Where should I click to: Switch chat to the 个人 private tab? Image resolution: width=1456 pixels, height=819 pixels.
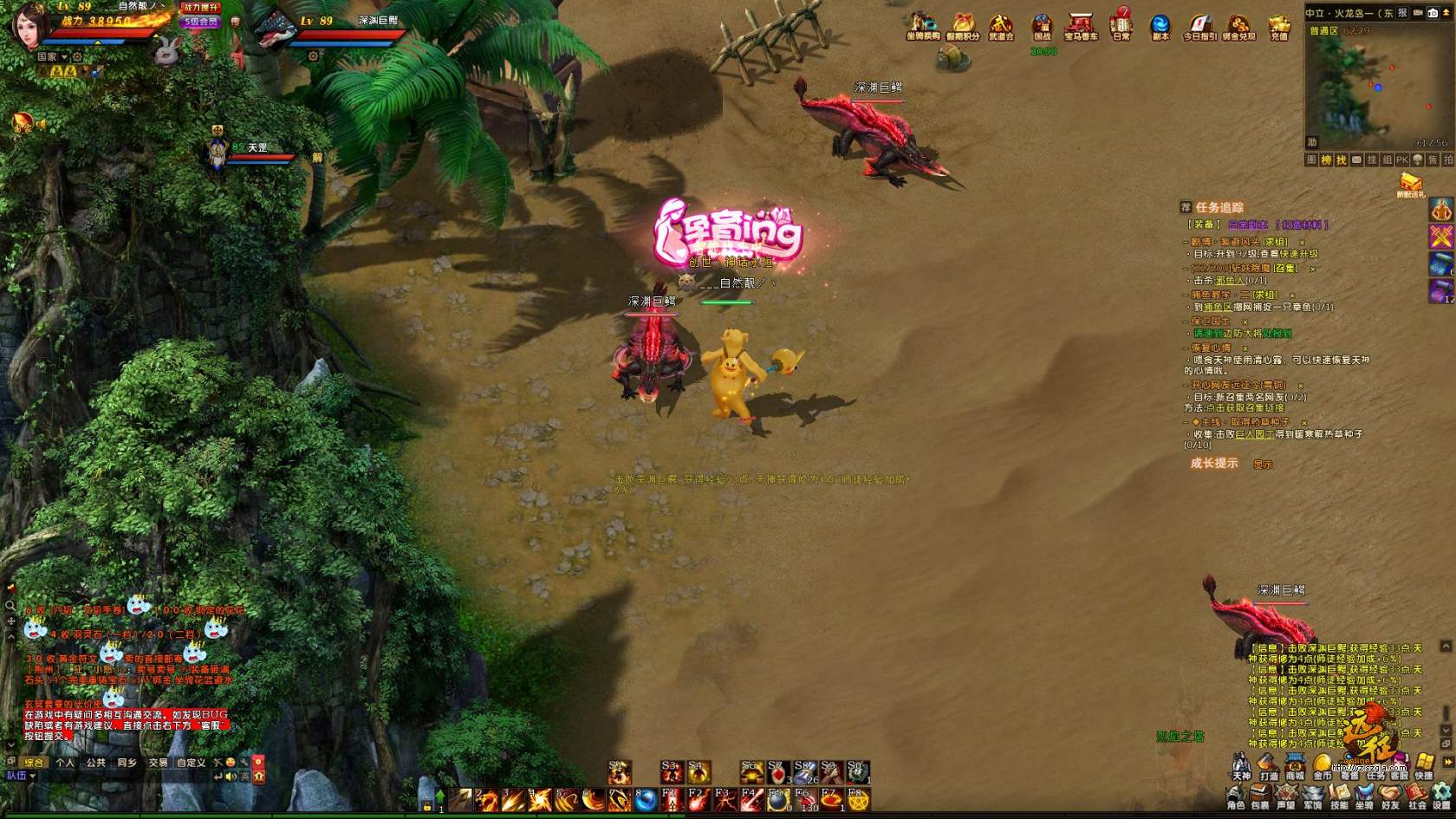65,763
